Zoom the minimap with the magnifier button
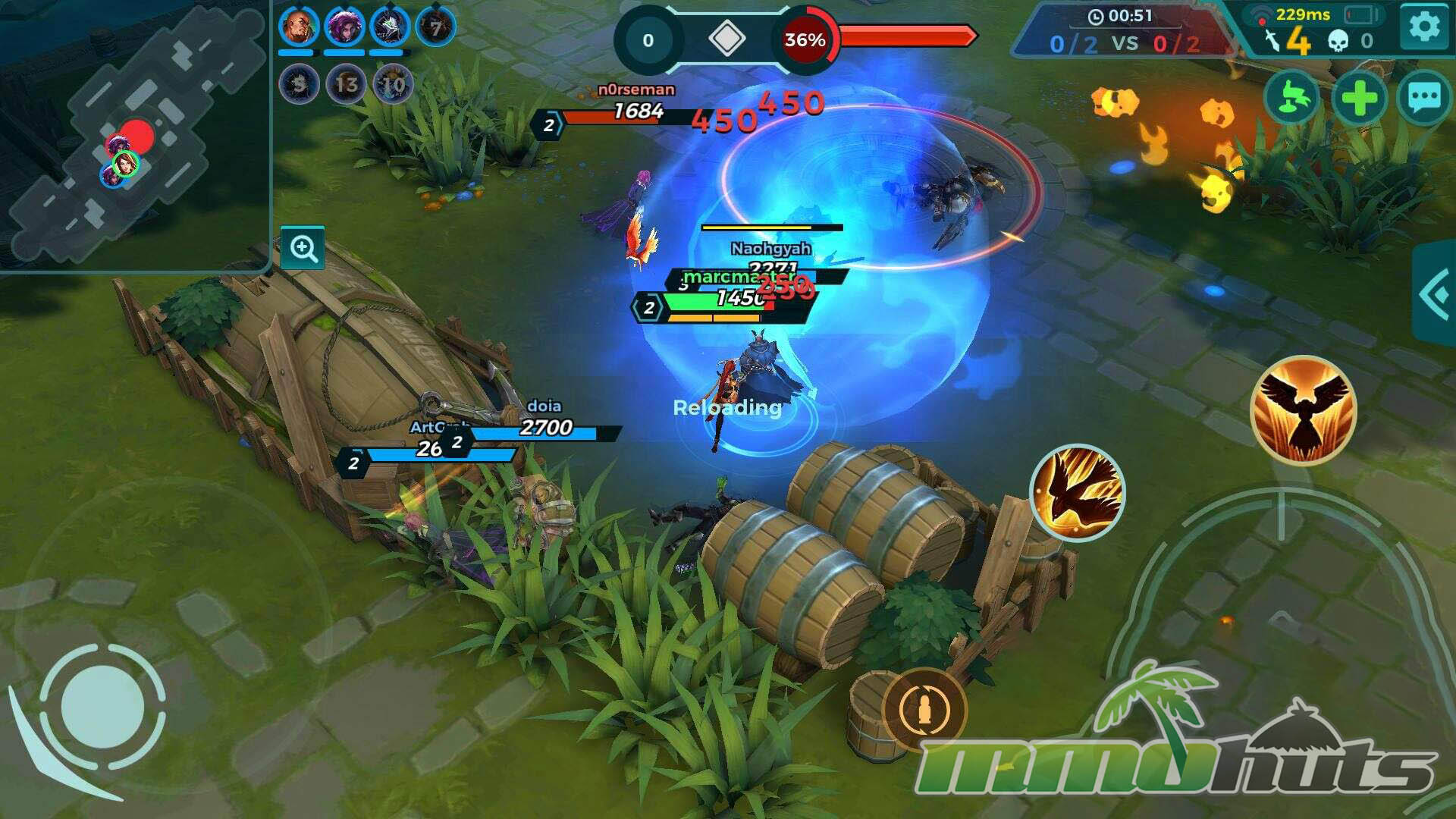This screenshot has width=1456, height=819. click(303, 248)
